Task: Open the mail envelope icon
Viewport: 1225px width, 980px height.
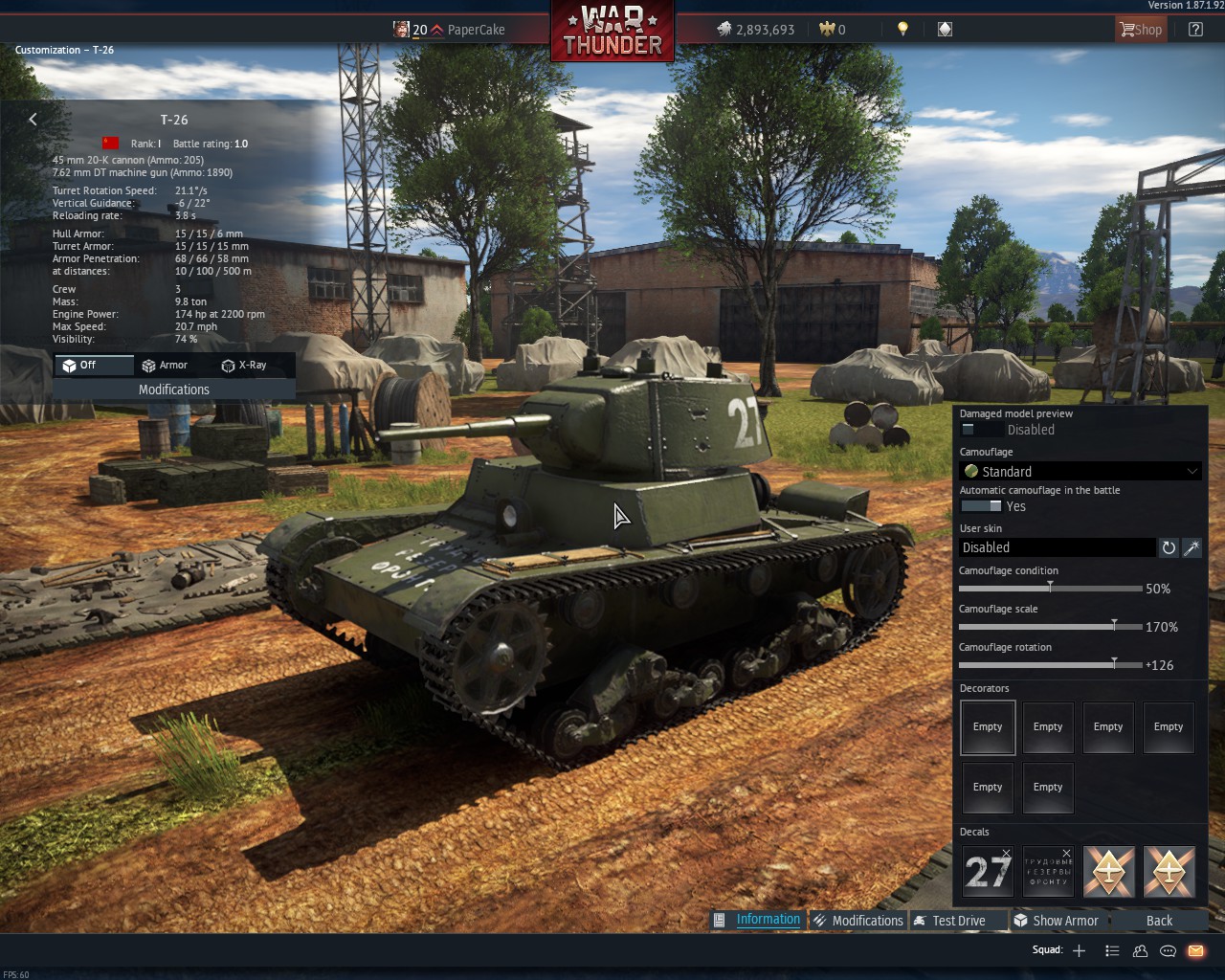Action: [1195, 950]
